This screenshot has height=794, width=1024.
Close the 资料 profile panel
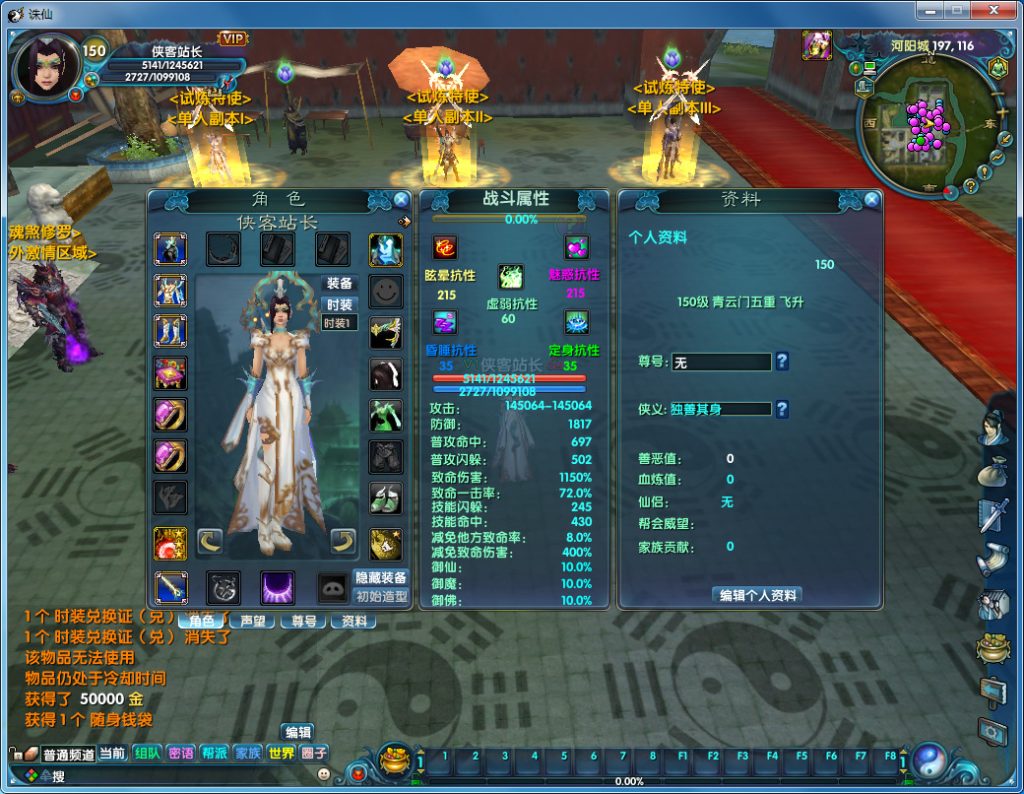click(872, 199)
